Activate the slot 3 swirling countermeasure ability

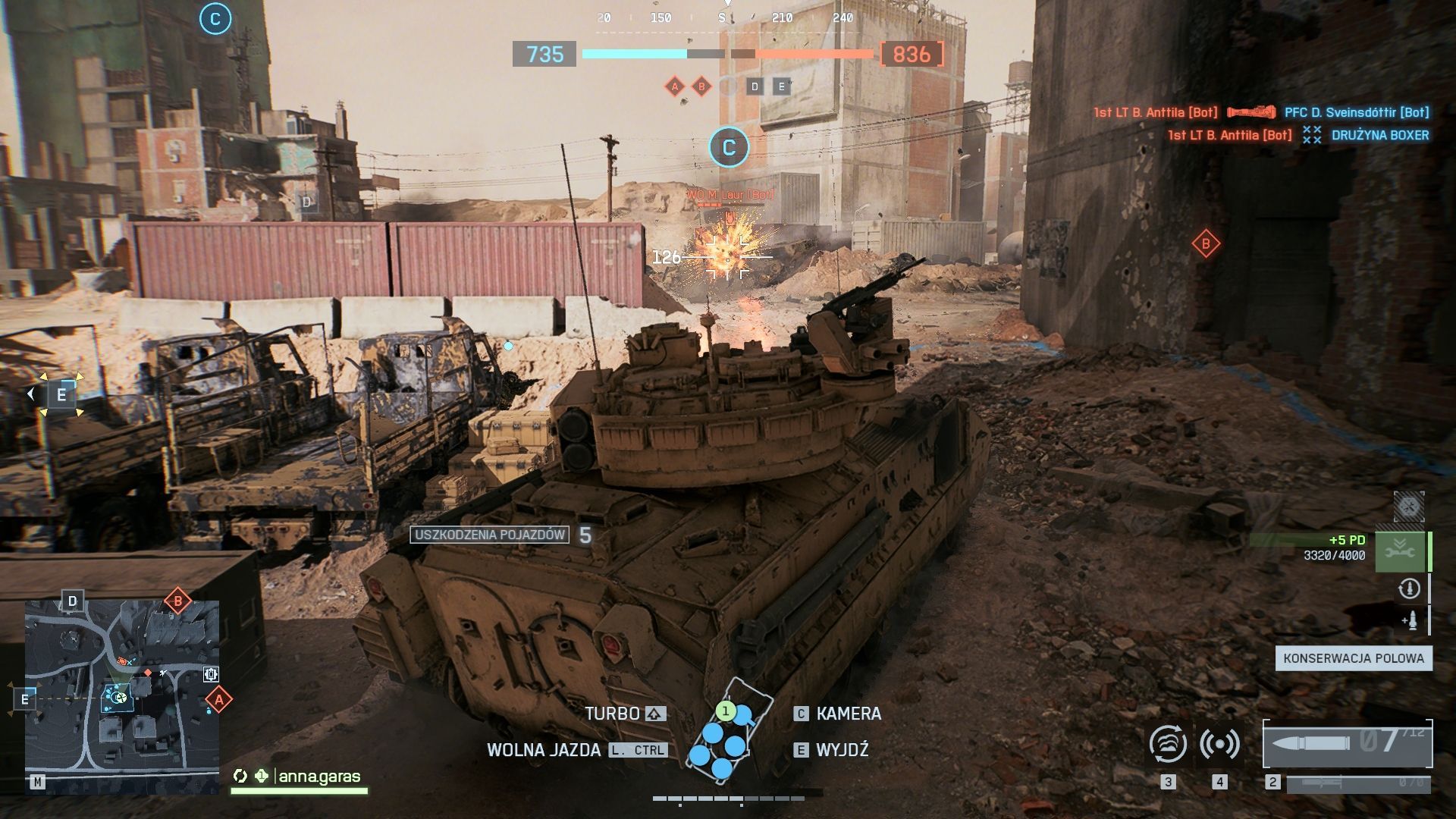[x=1168, y=744]
